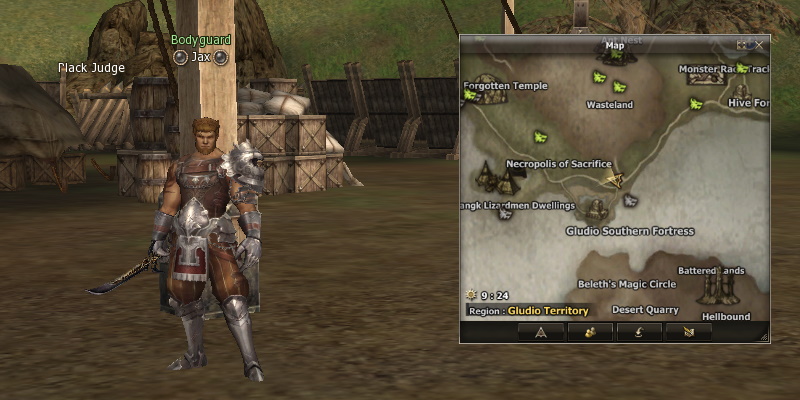Click the curved arrow button below the map
This screenshot has height=400, width=800.
coord(639,332)
